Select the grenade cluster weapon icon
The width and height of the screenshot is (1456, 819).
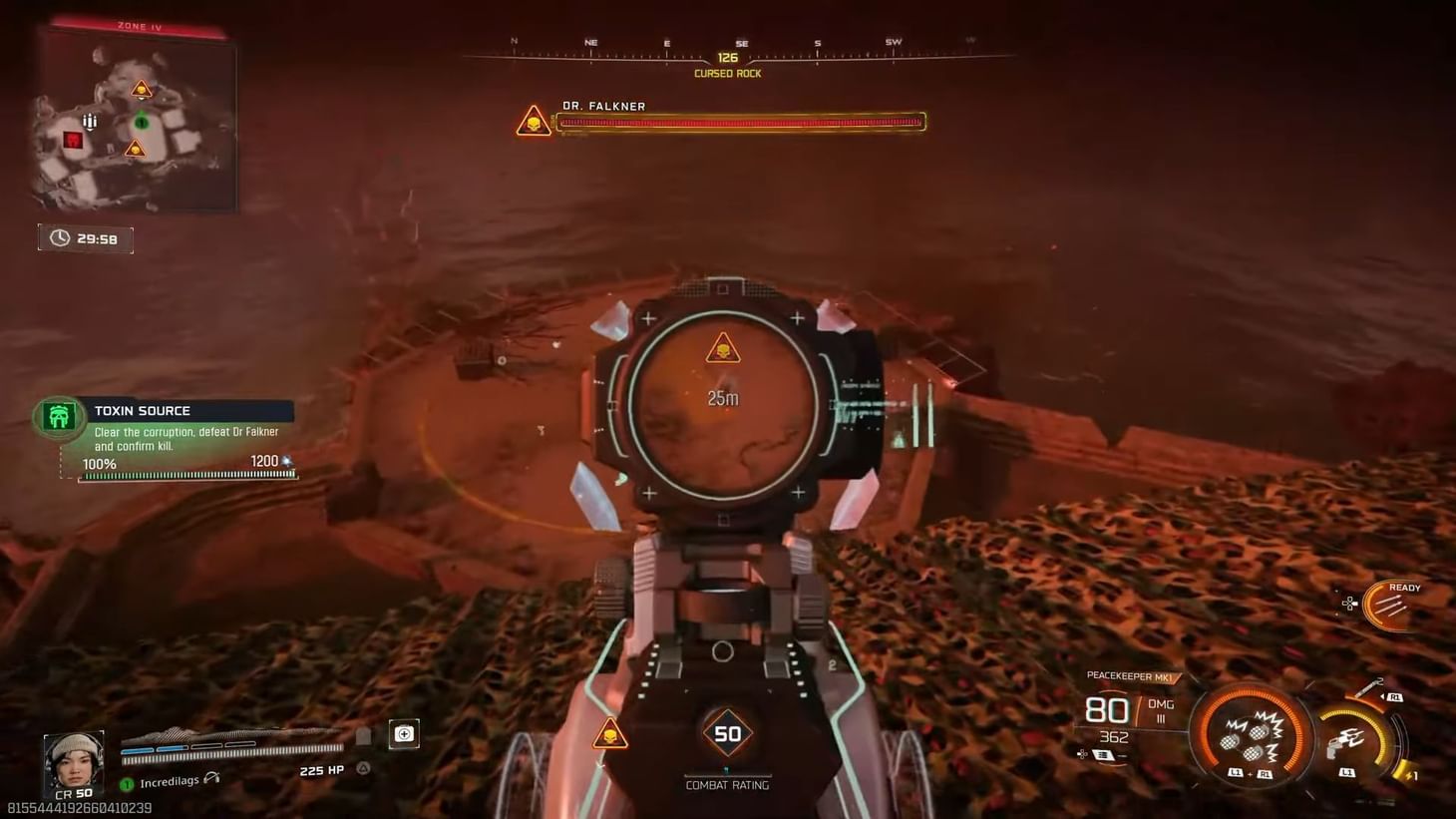(x=1251, y=738)
